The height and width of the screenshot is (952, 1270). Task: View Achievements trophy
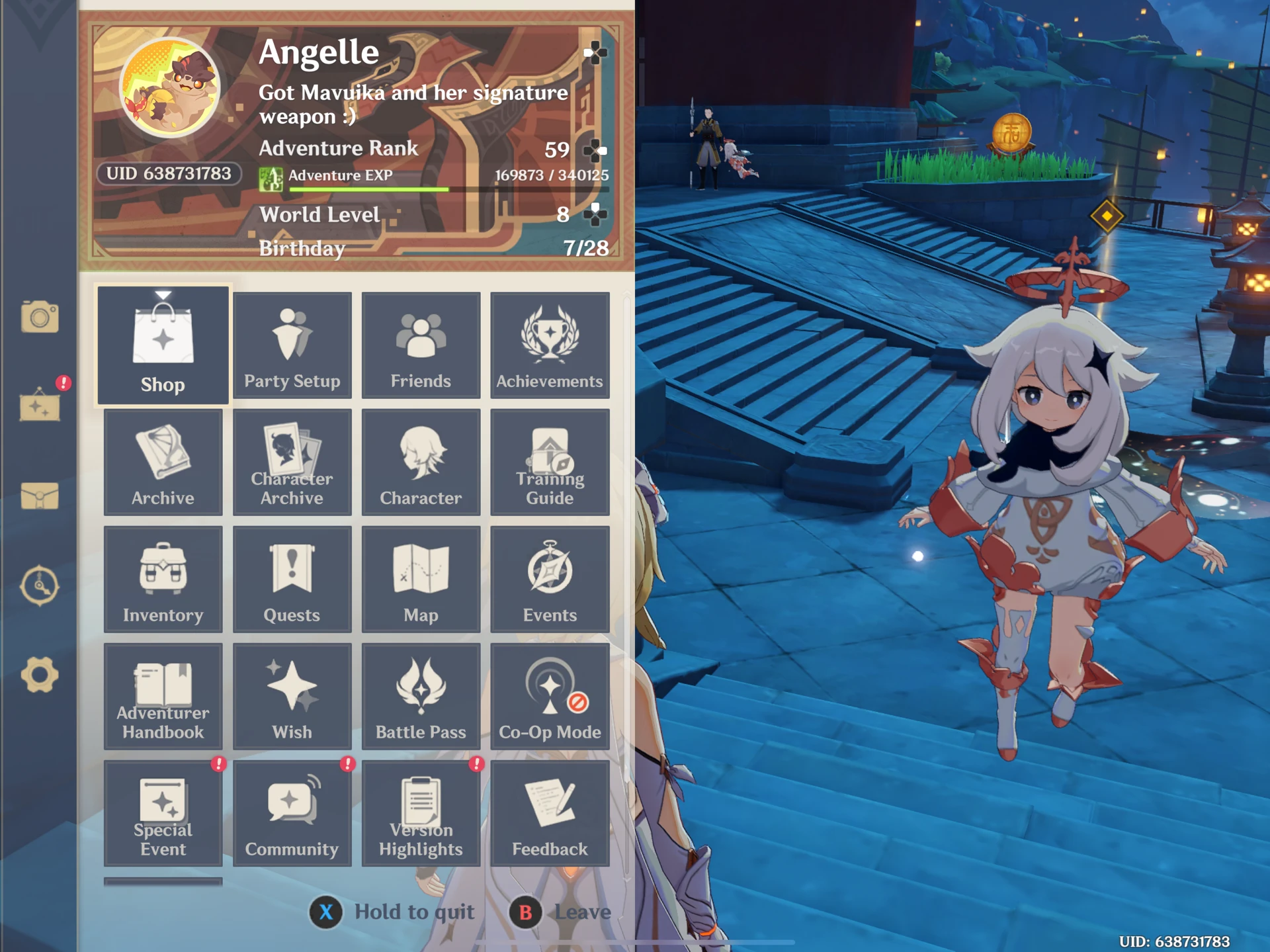click(550, 344)
